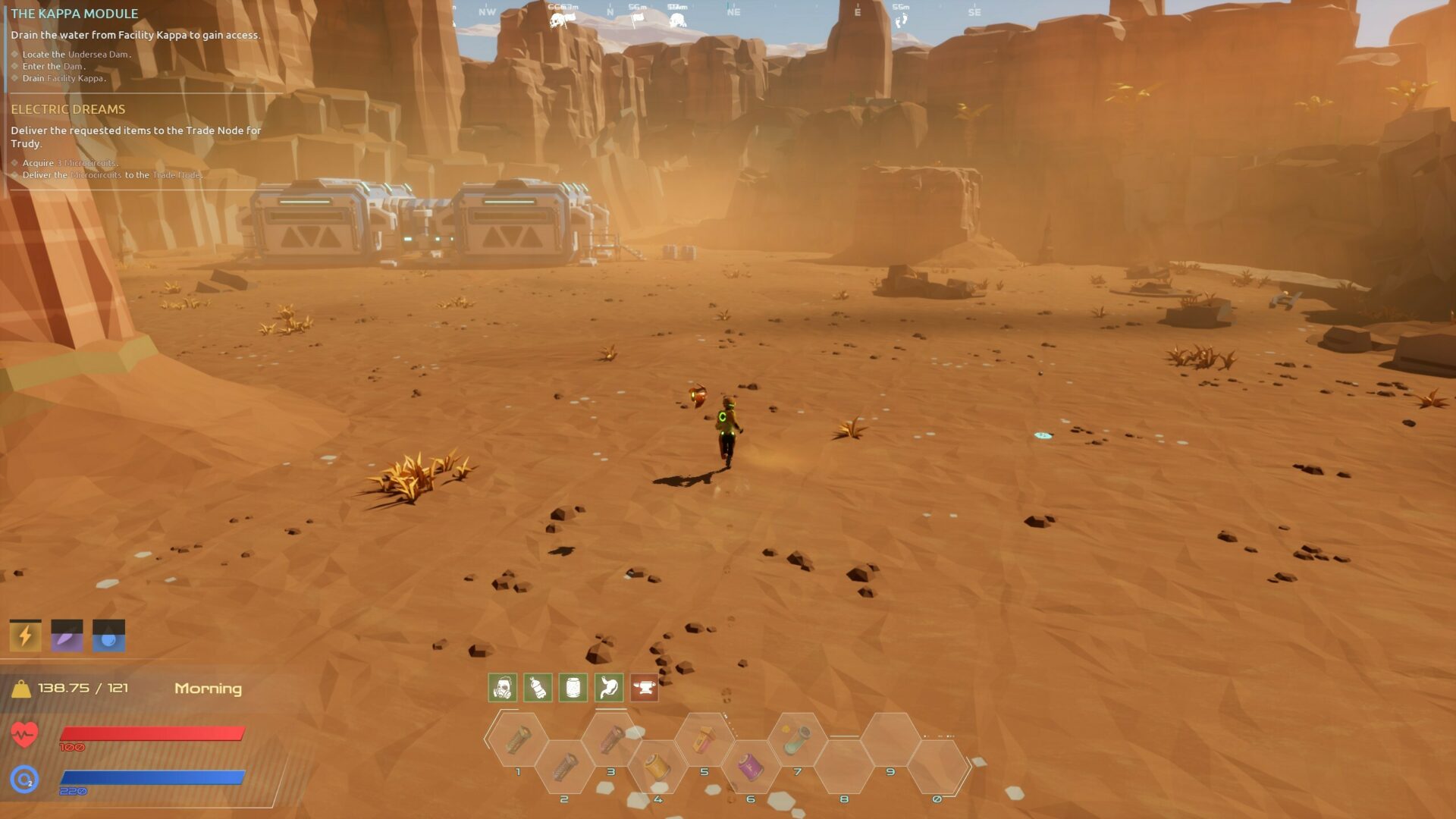
Task: Open The Kappa Module quest entry
Action: coord(74,14)
